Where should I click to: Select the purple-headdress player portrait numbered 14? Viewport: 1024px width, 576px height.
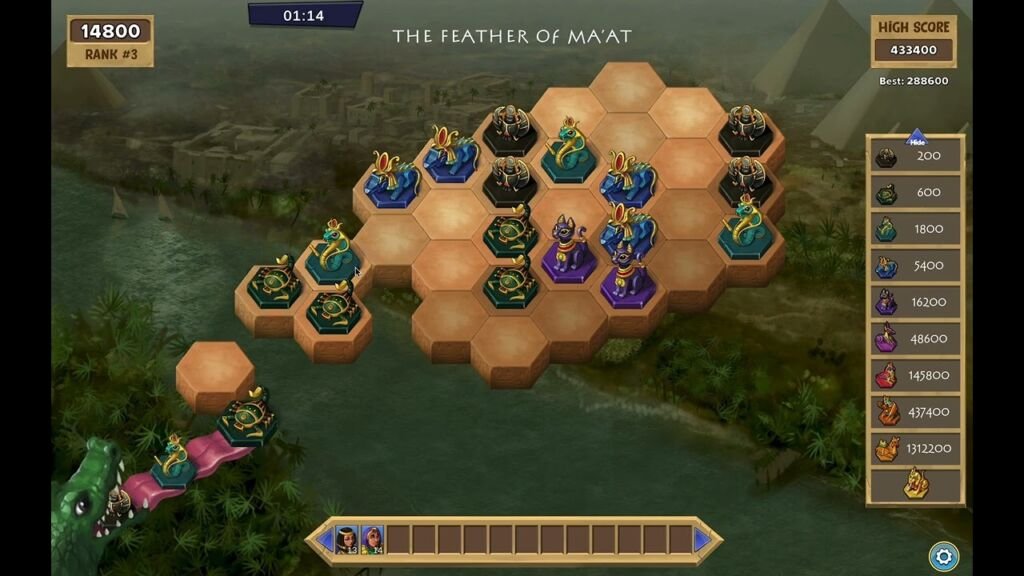(x=372, y=540)
